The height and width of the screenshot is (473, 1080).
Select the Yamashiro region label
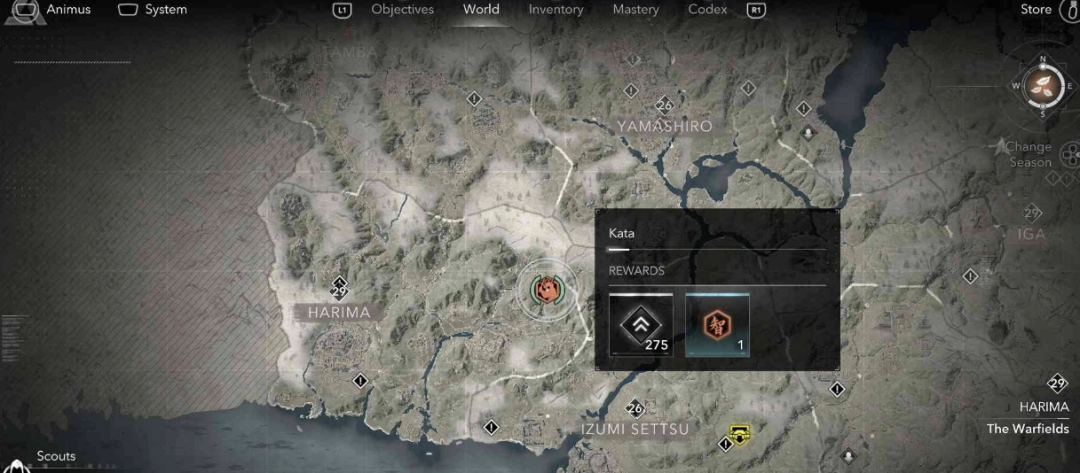click(664, 127)
